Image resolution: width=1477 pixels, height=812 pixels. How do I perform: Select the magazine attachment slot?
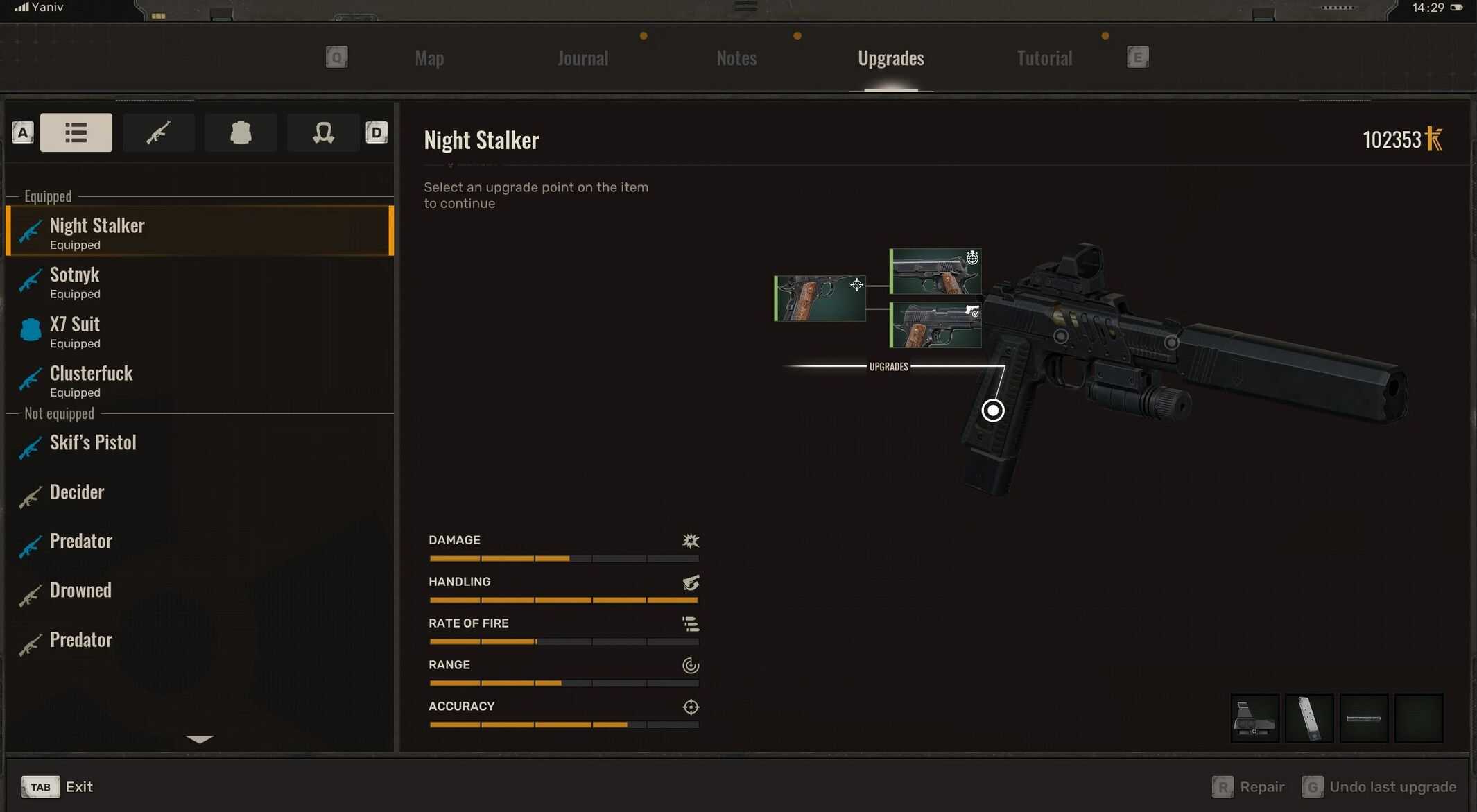[1309, 718]
